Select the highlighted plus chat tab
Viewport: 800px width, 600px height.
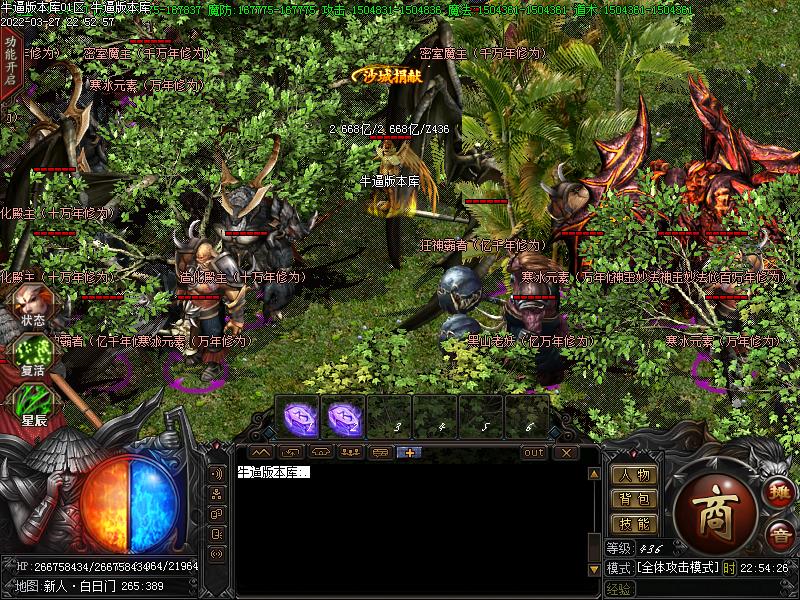[409, 452]
